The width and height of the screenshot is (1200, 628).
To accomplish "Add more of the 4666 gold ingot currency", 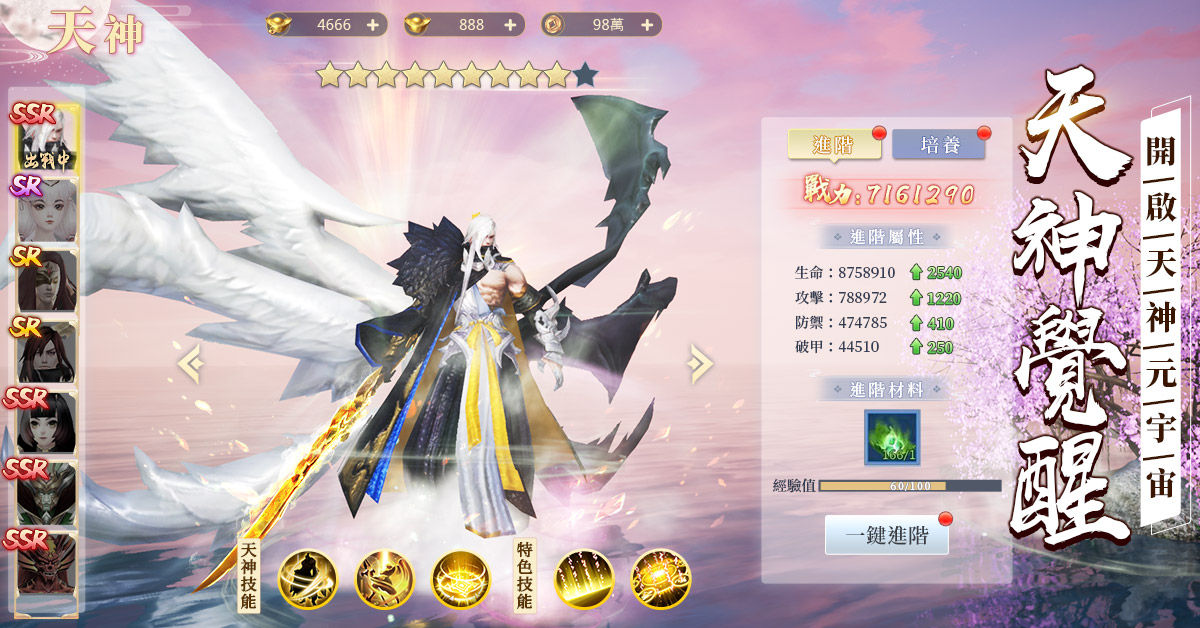I will (x=373, y=25).
